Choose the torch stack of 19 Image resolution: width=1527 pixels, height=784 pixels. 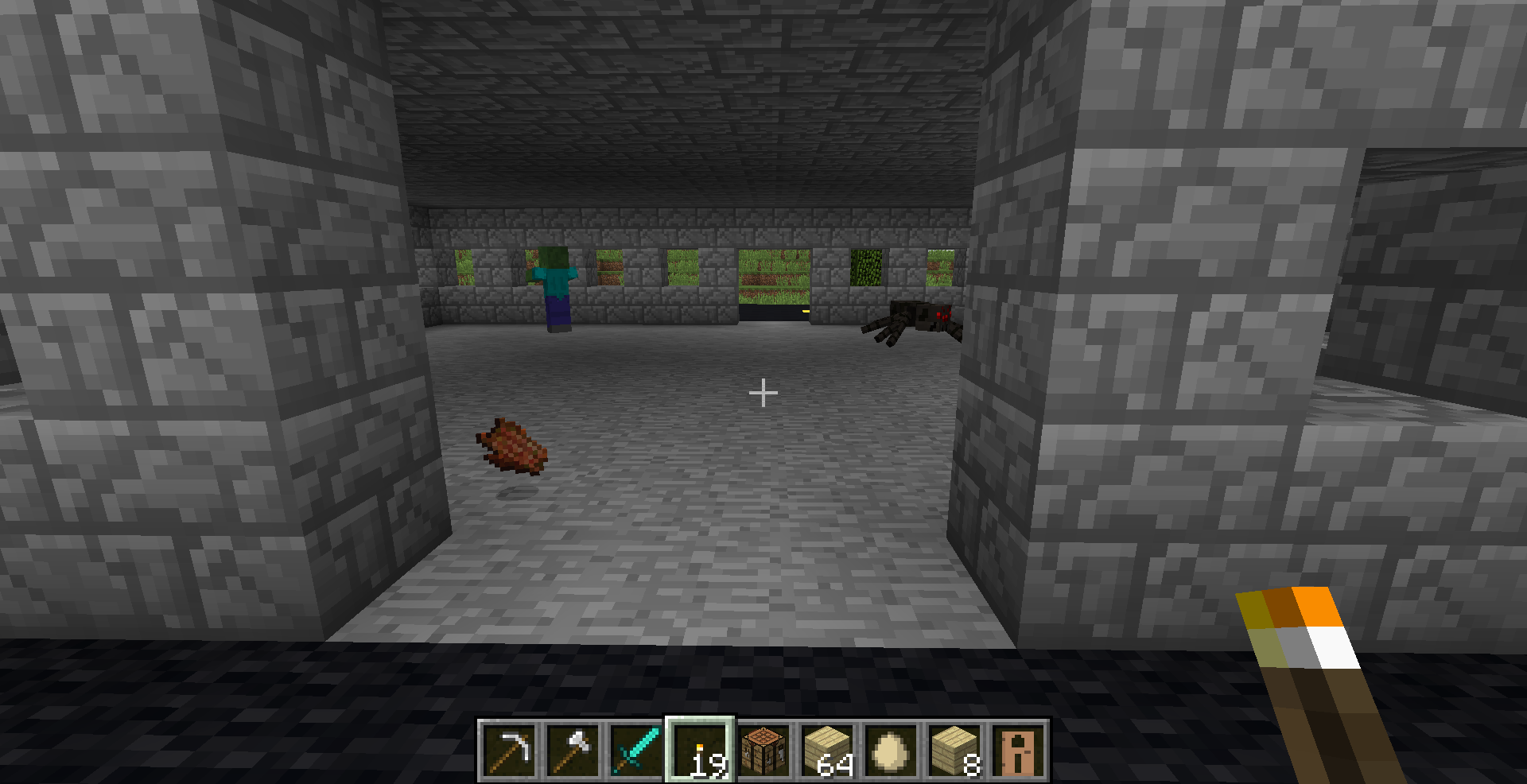coord(700,750)
